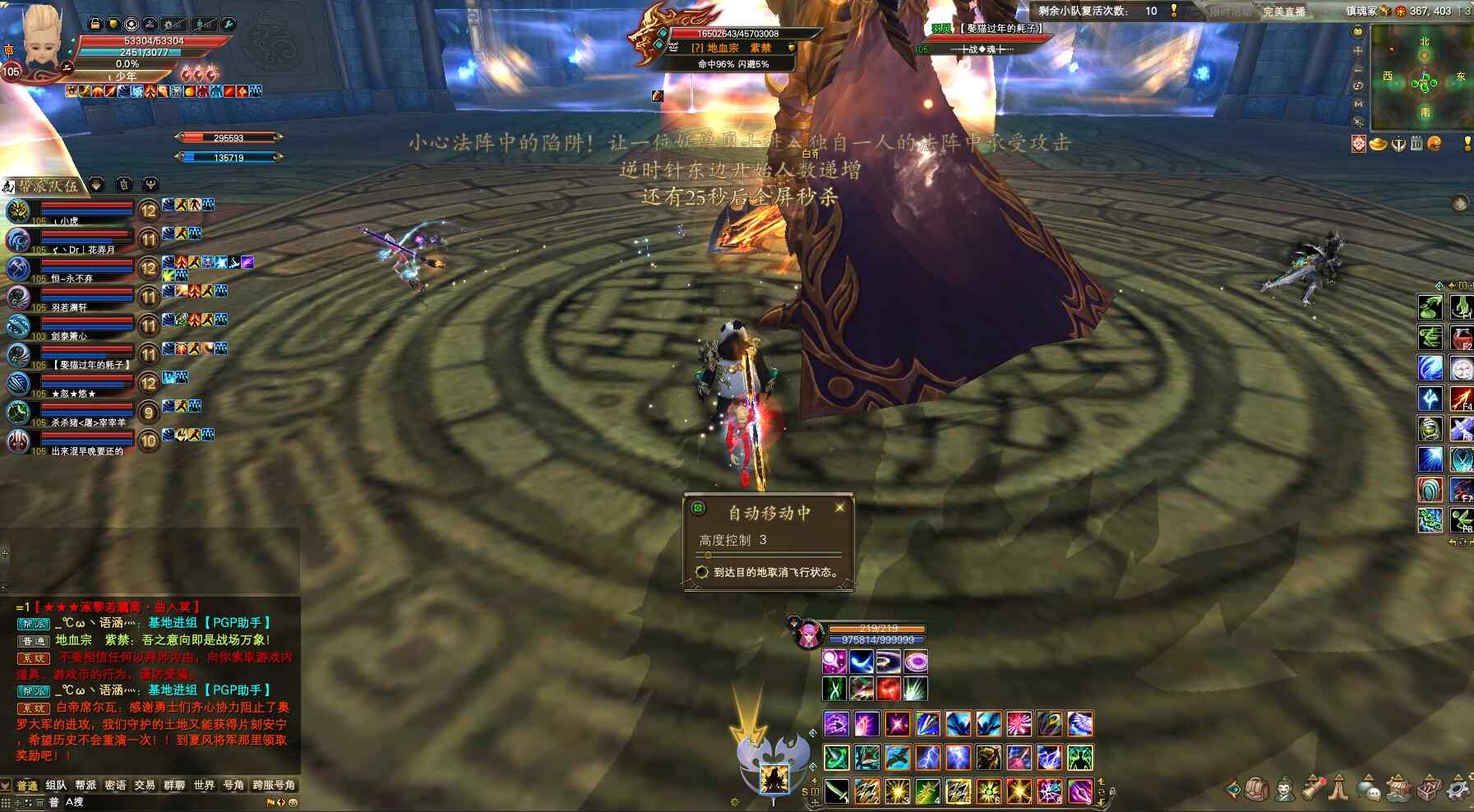1474x812 pixels.
Task: Open the 跨服号角 cross-server horn tab
Action: point(274,785)
